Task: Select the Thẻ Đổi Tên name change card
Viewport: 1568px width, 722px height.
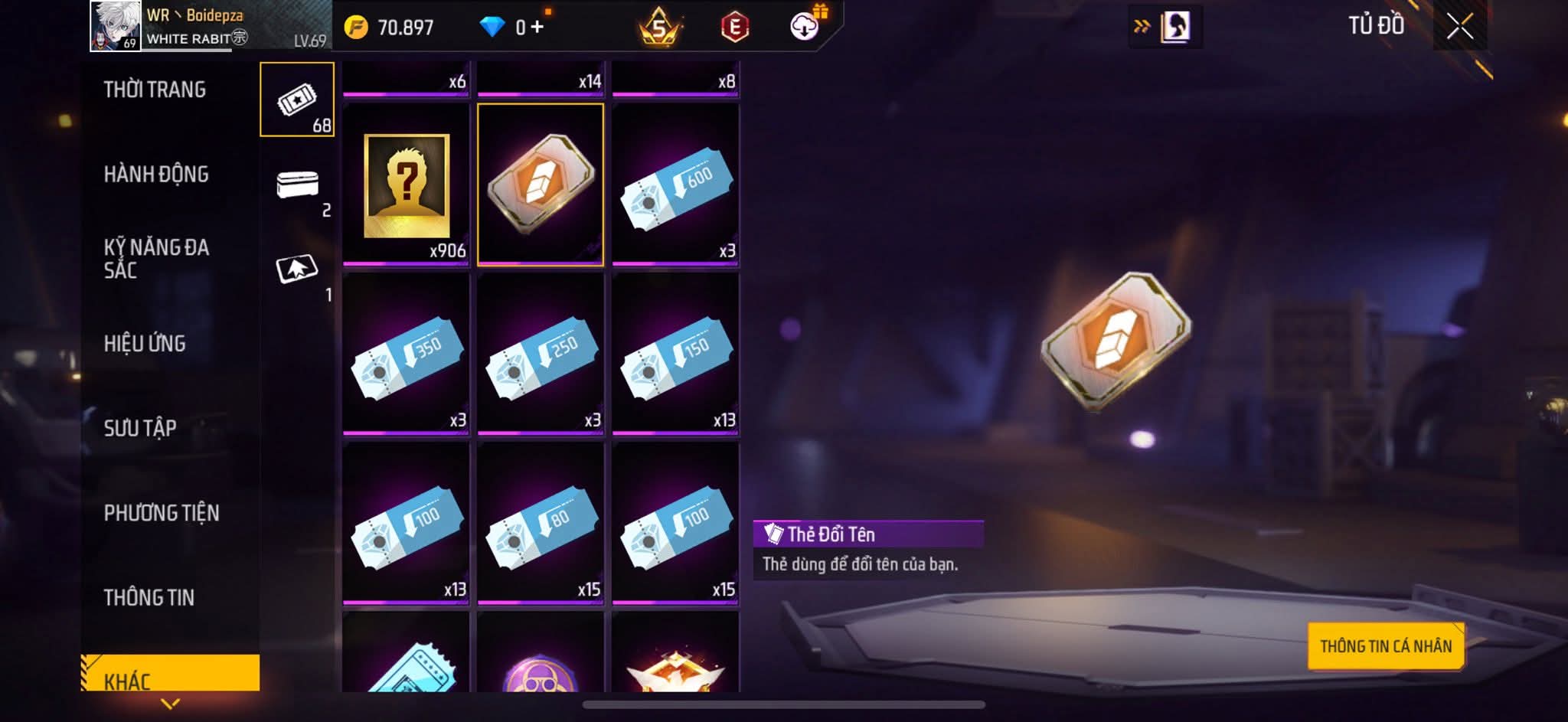Action: (541, 185)
